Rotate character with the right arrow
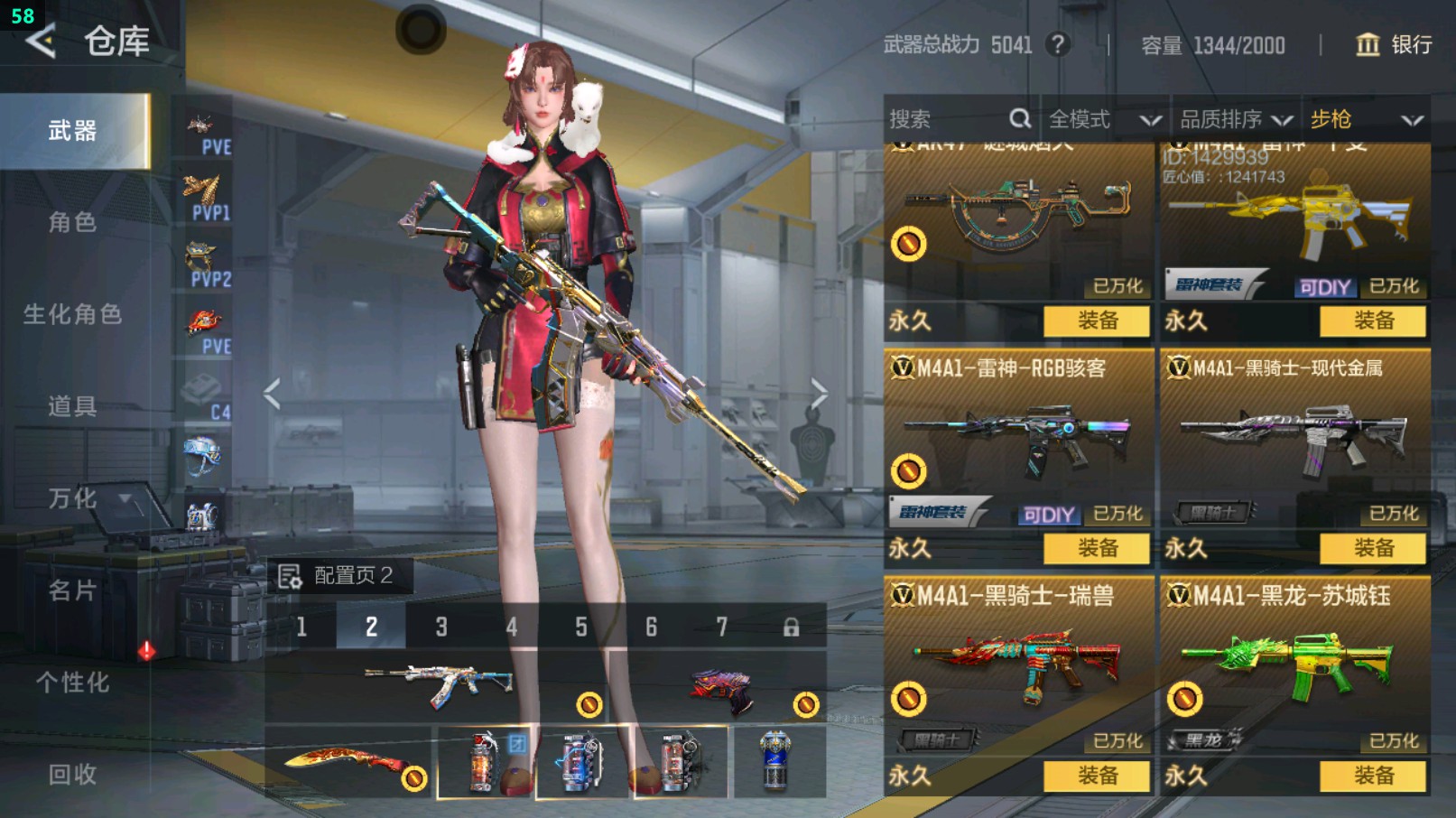The width and height of the screenshot is (1456, 818). [818, 394]
